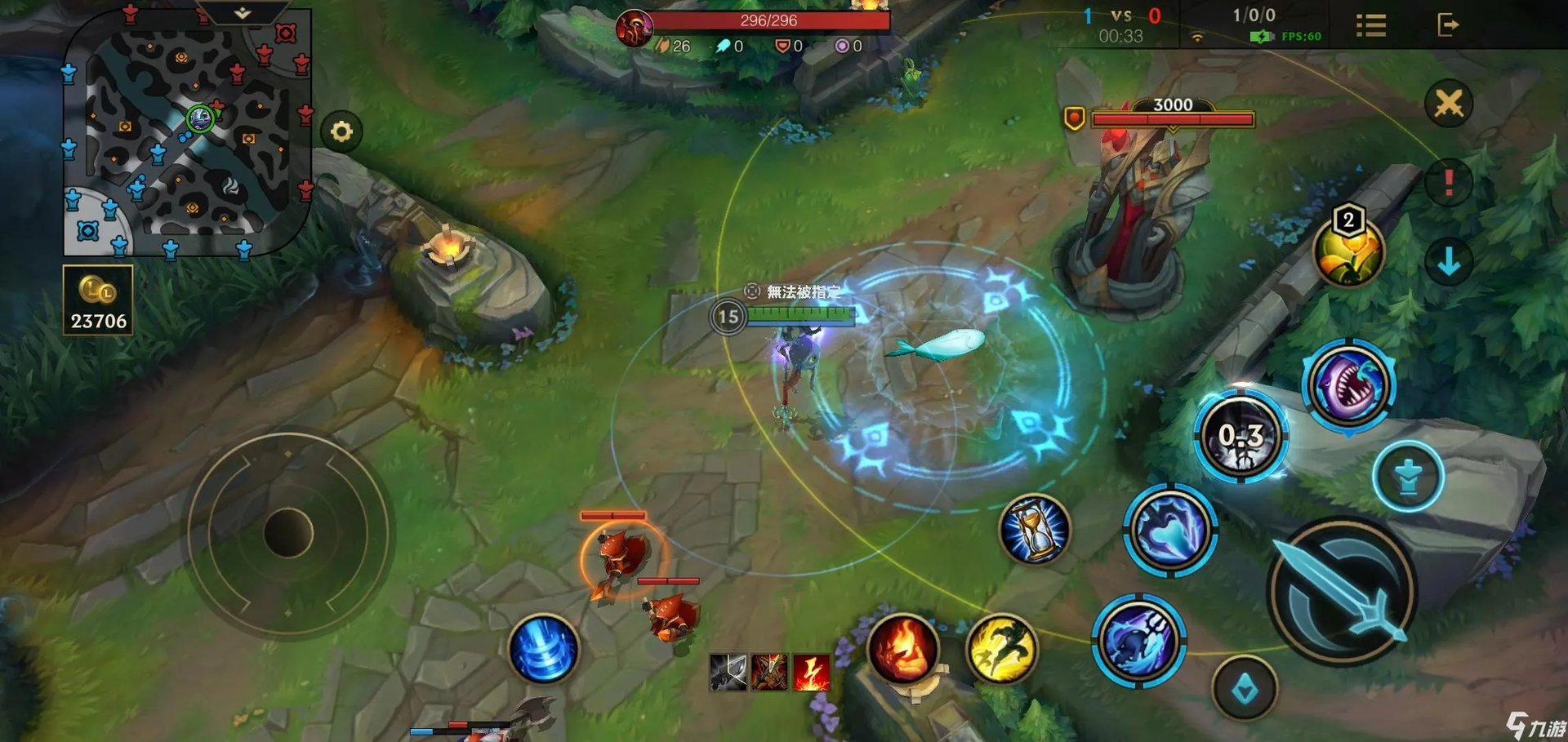
Task: Activate the hourglass stasis item
Action: 1034,530
